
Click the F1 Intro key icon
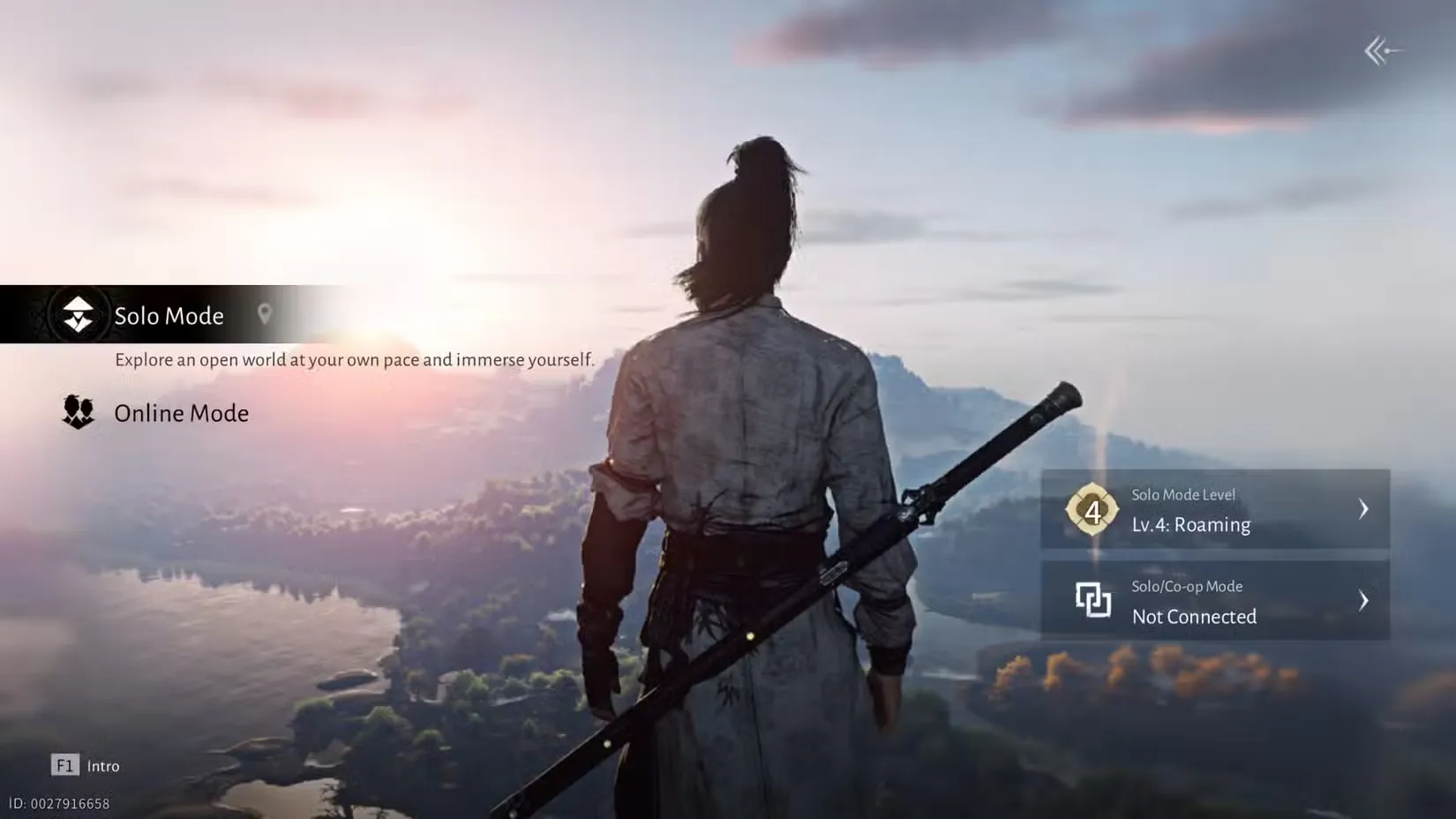pyautogui.click(x=65, y=765)
